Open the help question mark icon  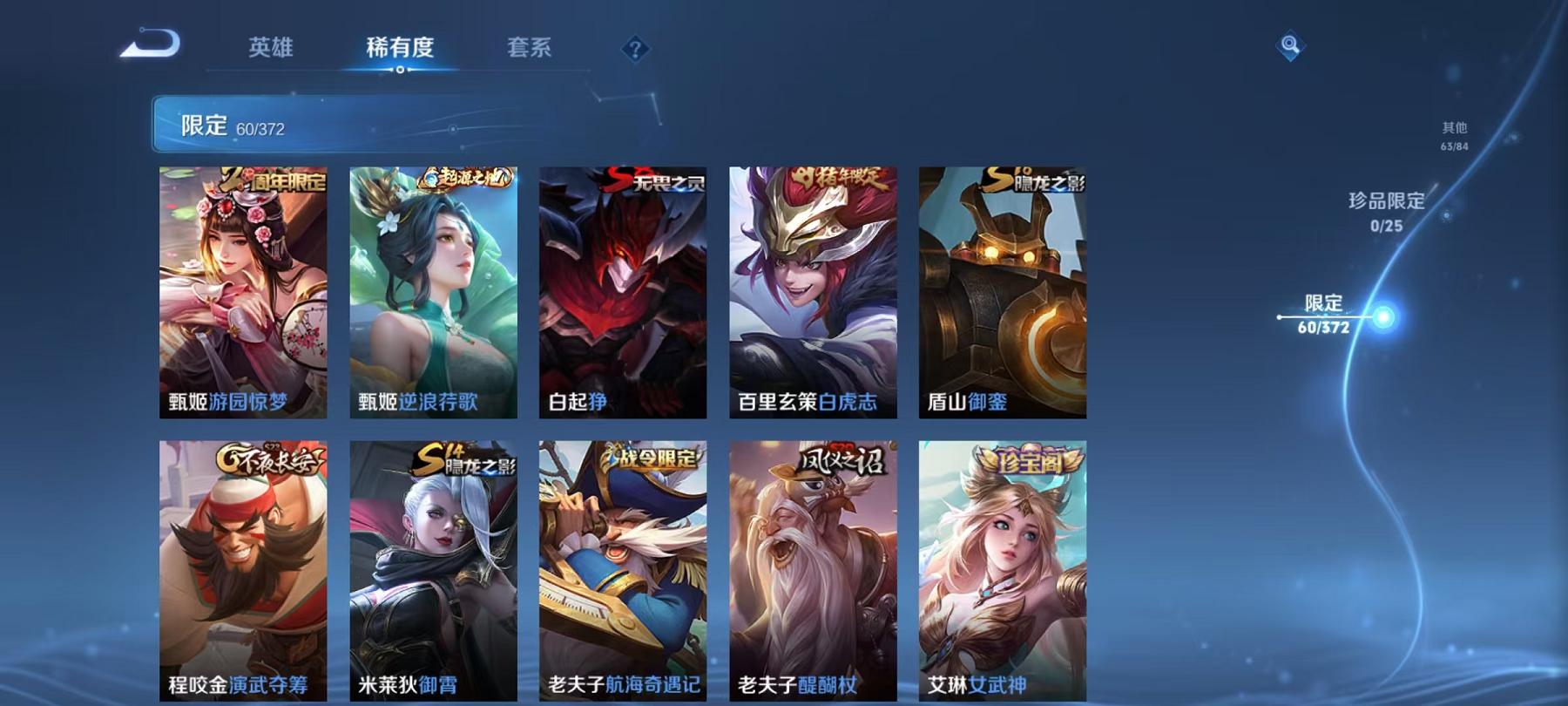[635, 50]
